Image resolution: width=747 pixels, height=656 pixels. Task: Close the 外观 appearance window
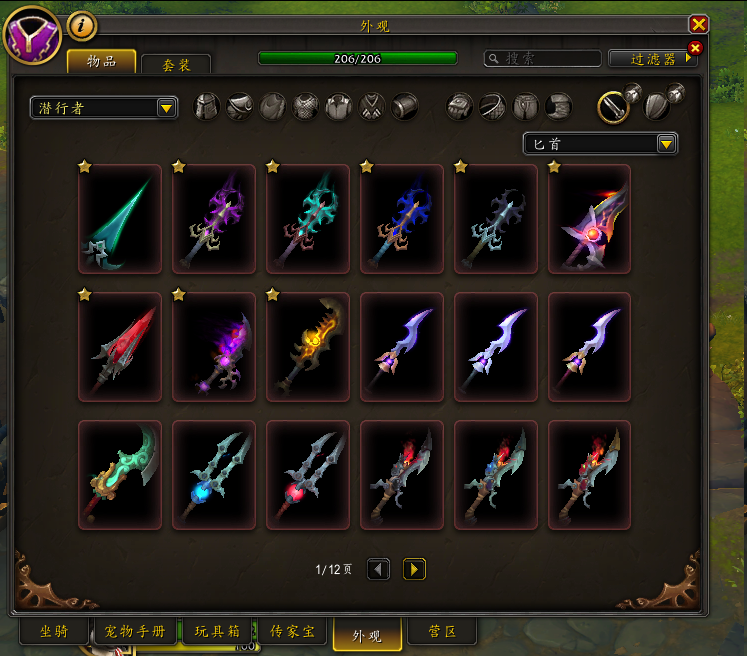click(x=699, y=25)
